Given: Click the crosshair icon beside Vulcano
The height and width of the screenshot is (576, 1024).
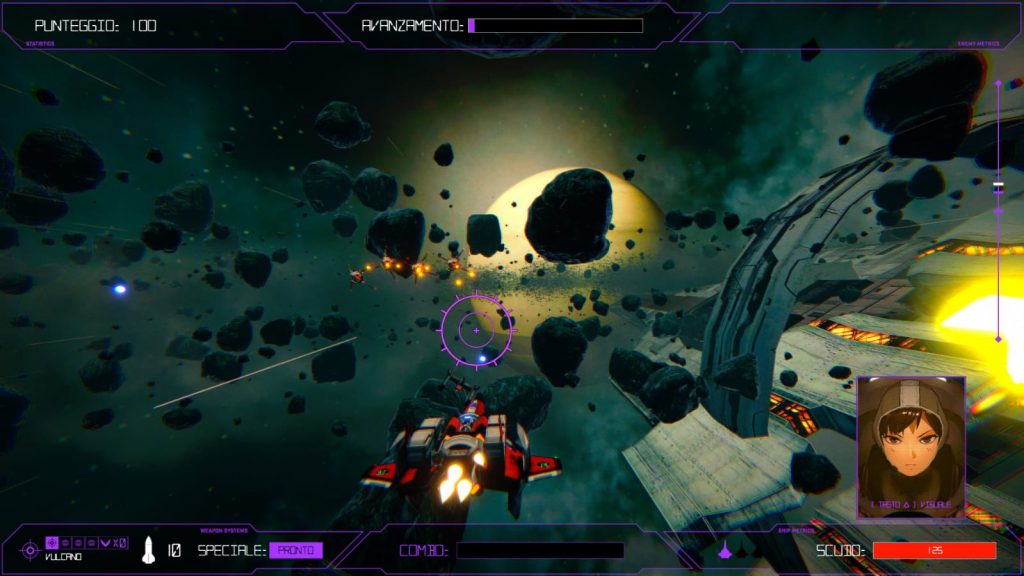Looking at the screenshot, I should [x=30, y=550].
